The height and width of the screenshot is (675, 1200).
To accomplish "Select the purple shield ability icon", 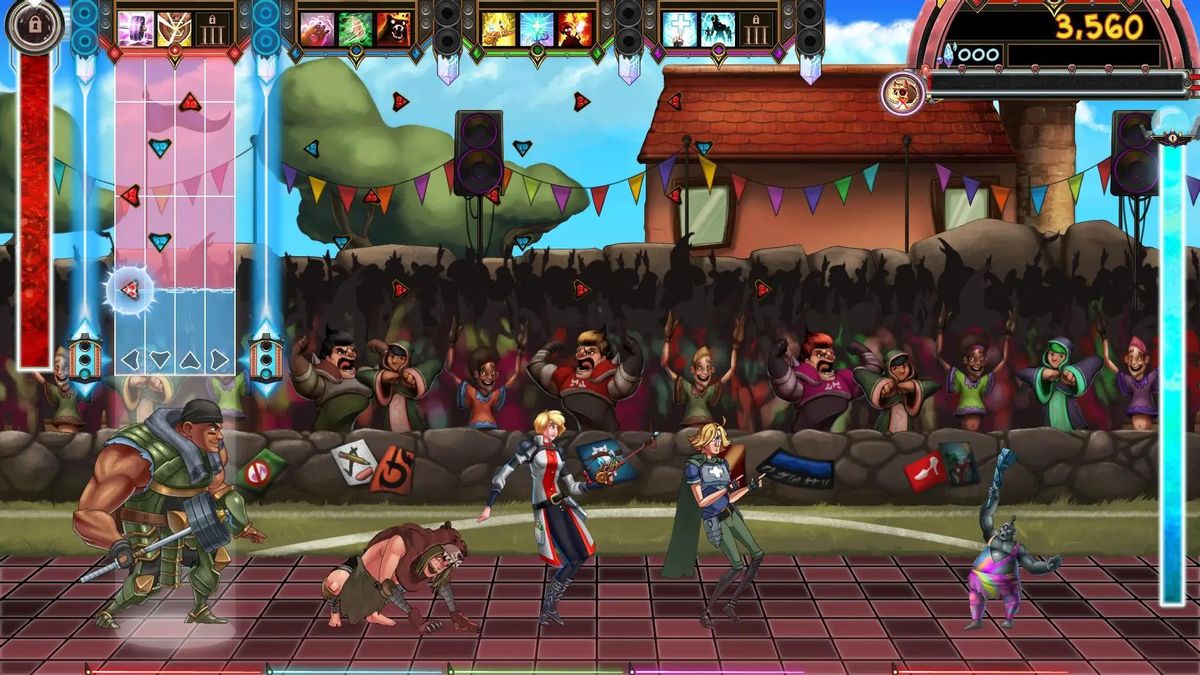I will 135,29.
